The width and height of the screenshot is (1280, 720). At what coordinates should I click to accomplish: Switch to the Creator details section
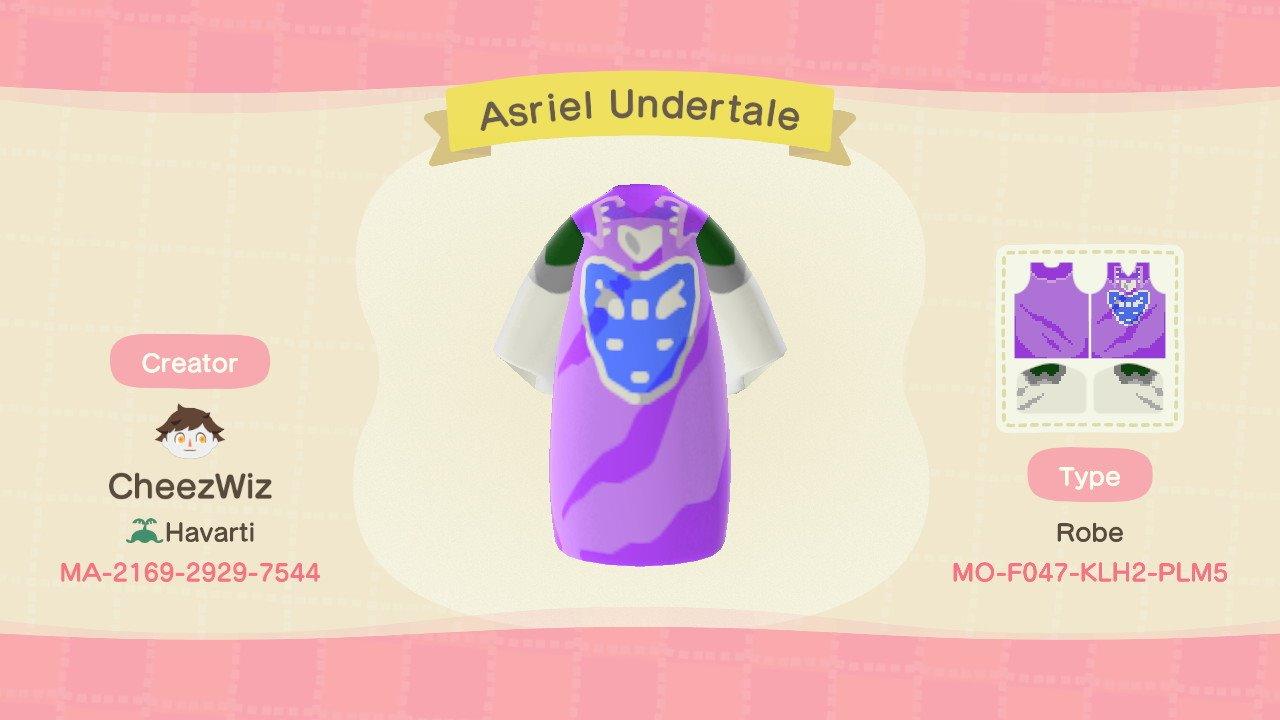point(189,363)
